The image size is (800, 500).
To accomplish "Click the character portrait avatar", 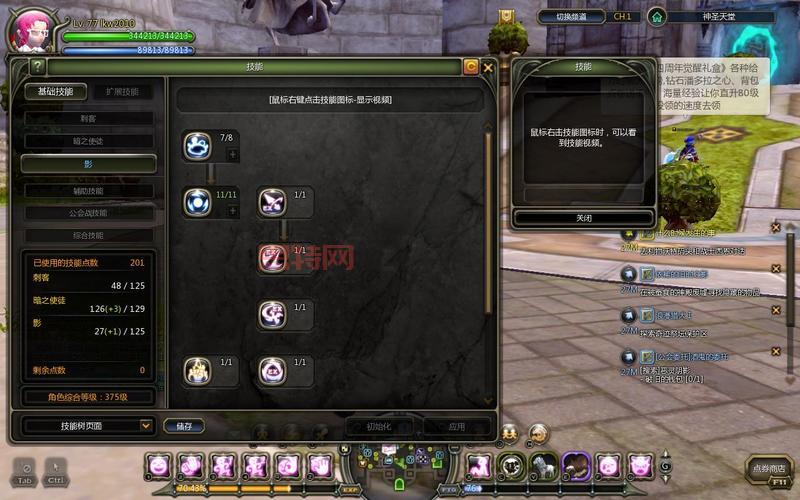I will point(28,30).
